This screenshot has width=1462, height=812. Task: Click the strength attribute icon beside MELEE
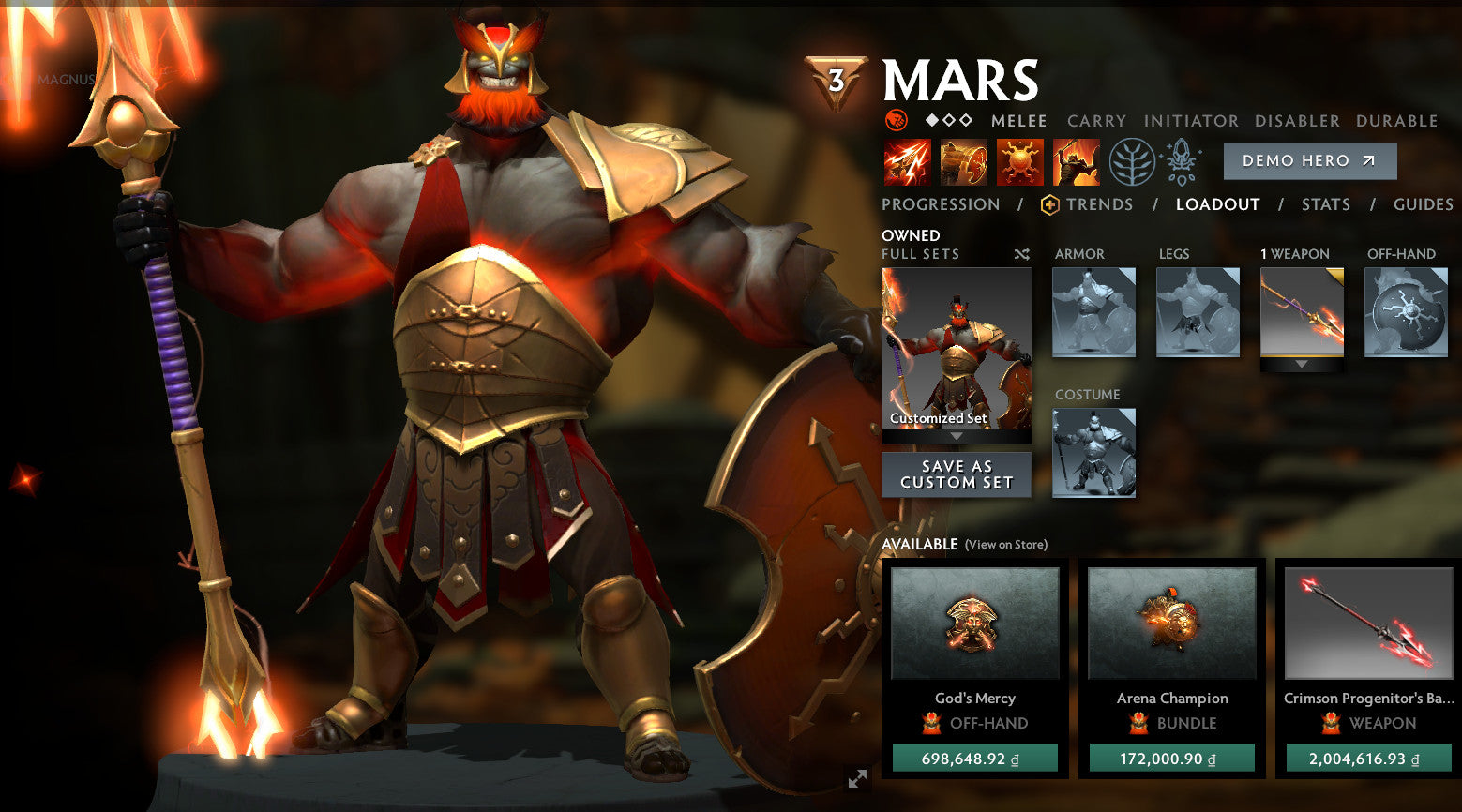pyautogui.click(x=897, y=120)
